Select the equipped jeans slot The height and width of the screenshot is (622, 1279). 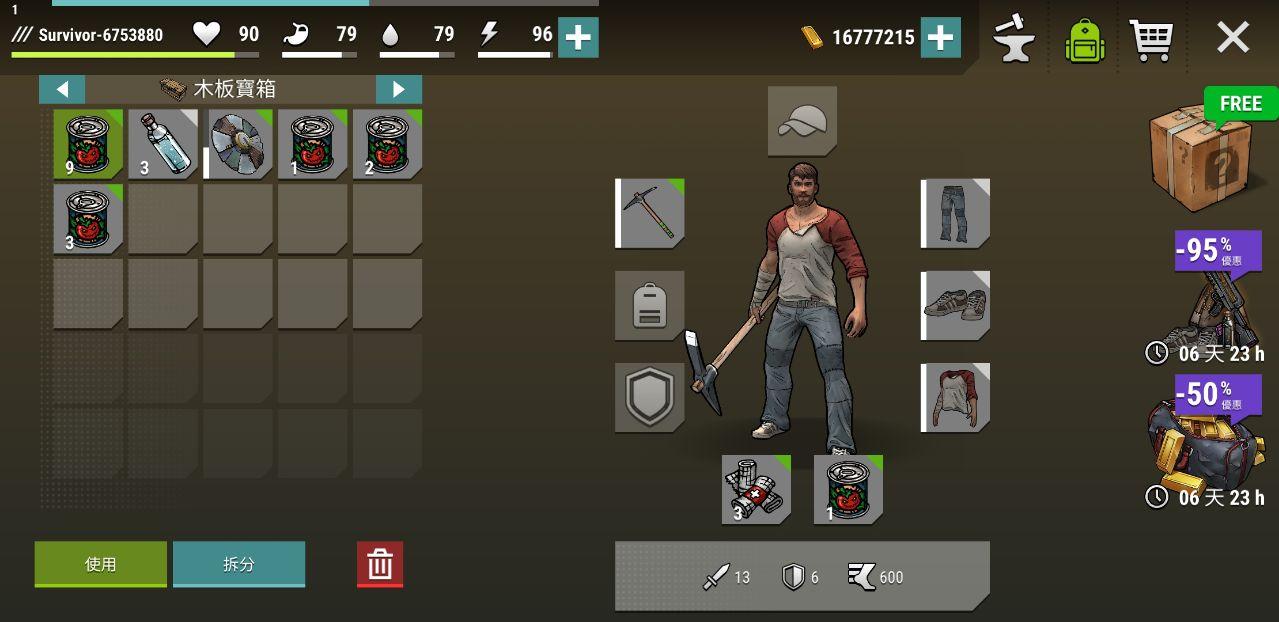tap(955, 213)
